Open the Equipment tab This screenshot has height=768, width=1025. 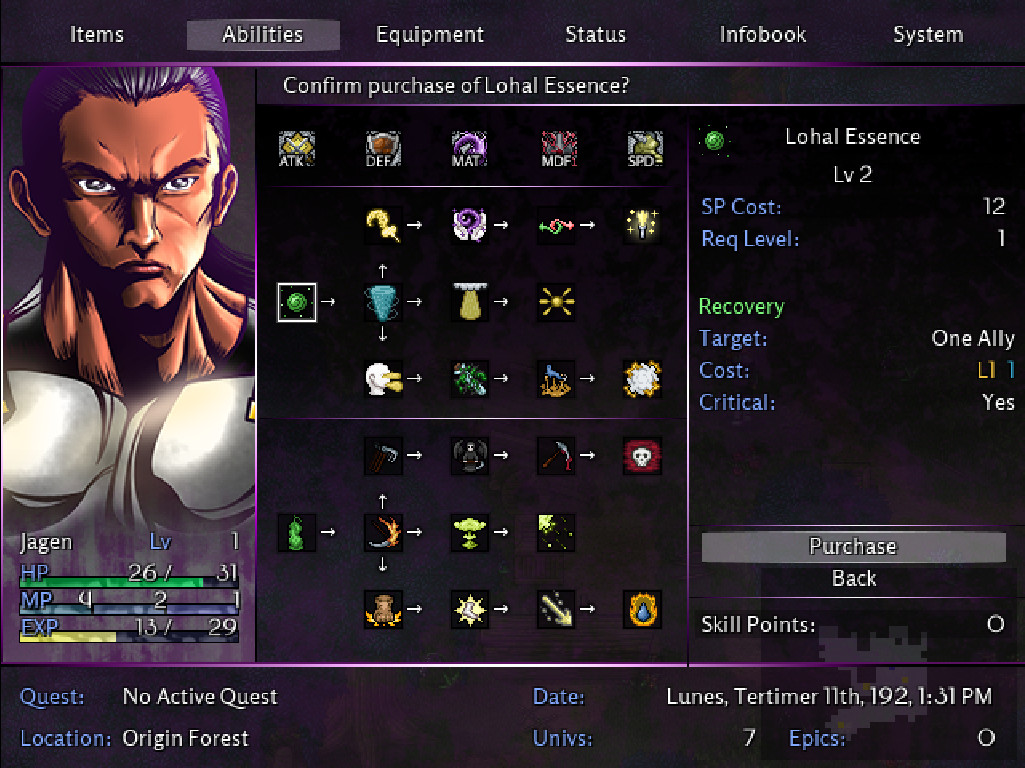[430, 35]
